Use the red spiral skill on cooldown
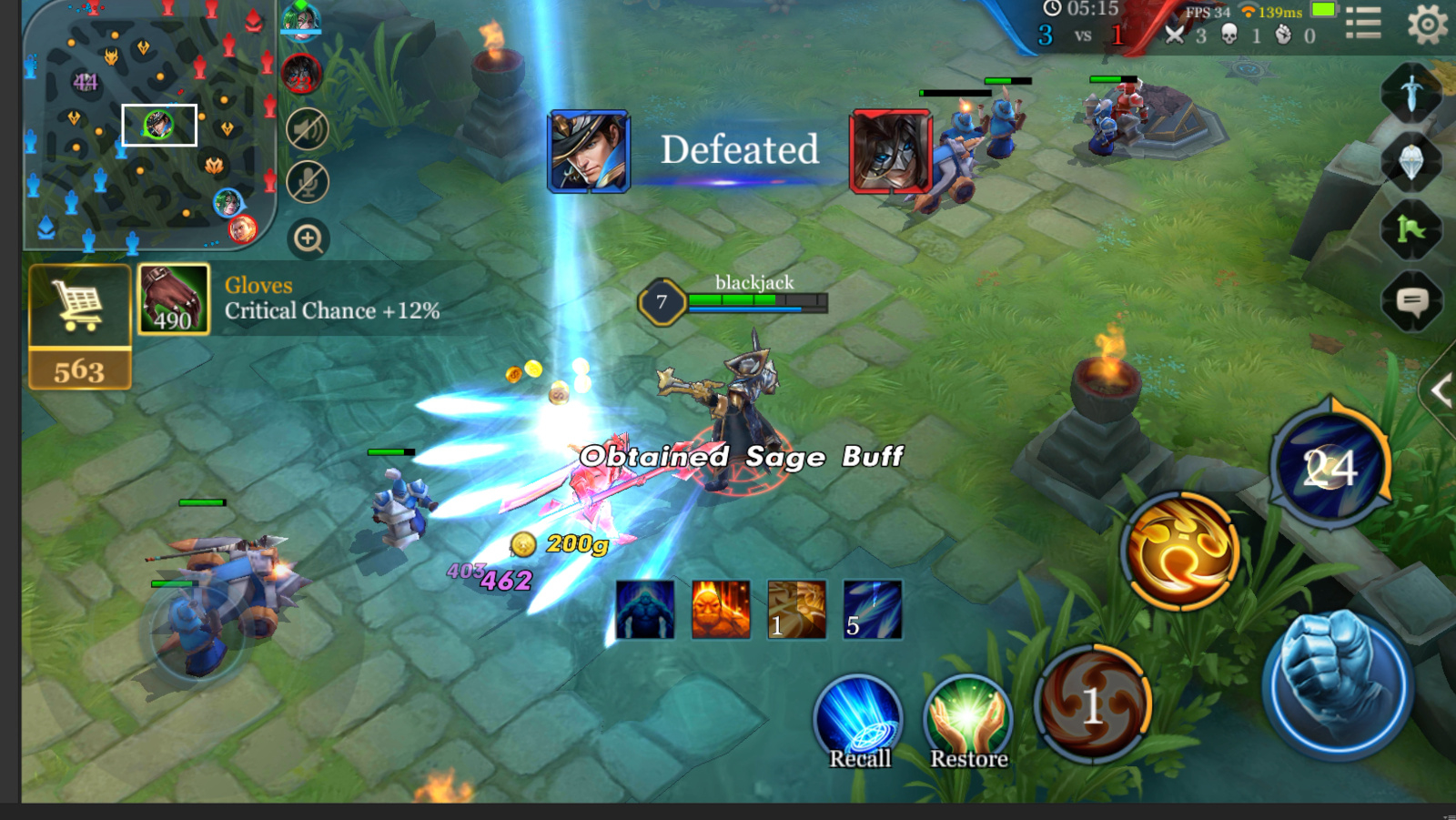Image resolution: width=1456 pixels, height=820 pixels. coord(1093,704)
